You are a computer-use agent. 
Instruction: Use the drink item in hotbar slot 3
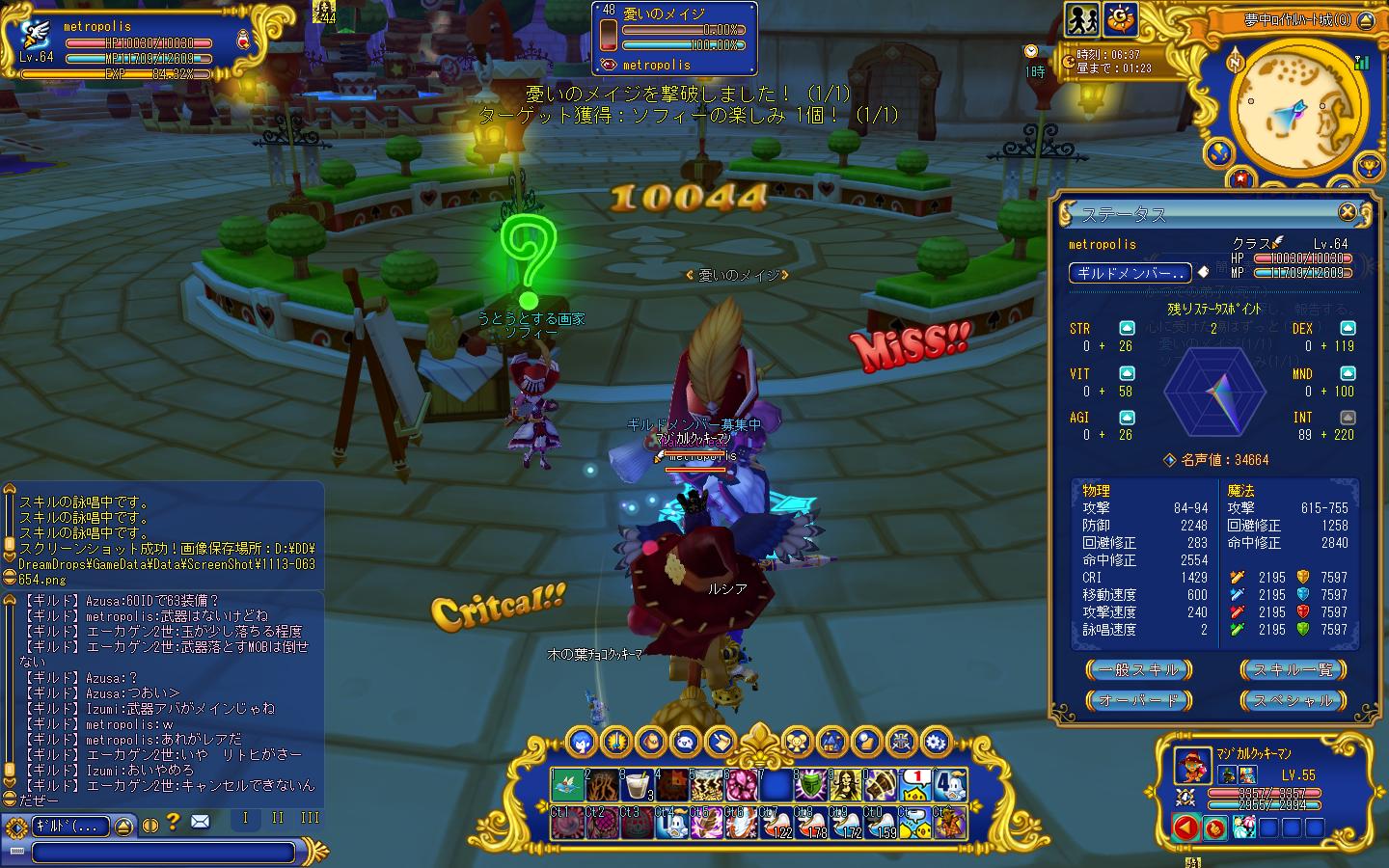tap(636, 785)
